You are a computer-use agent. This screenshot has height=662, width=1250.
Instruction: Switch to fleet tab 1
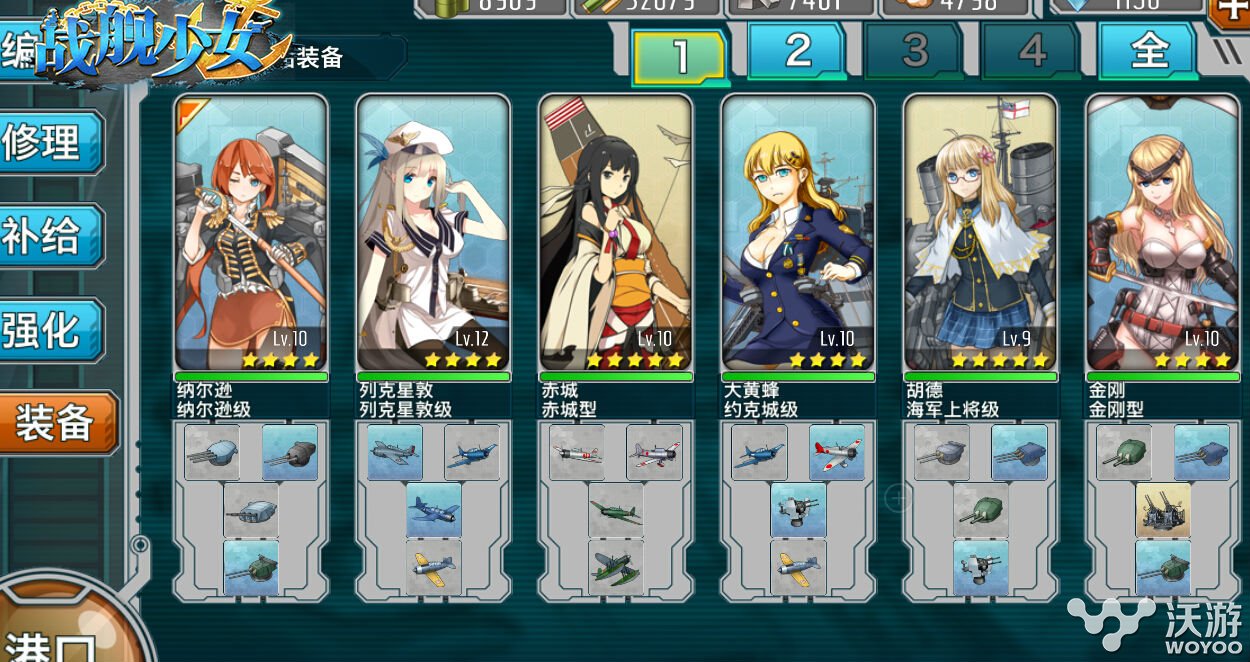pyautogui.click(x=680, y=56)
